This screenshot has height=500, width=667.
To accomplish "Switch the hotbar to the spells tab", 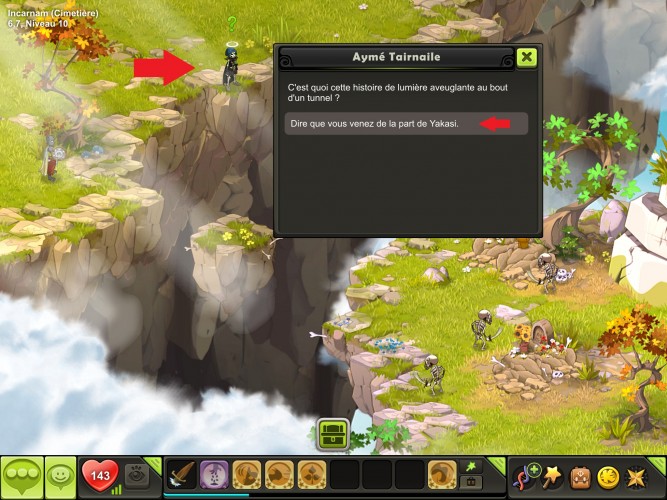I will (x=470, y=466).
